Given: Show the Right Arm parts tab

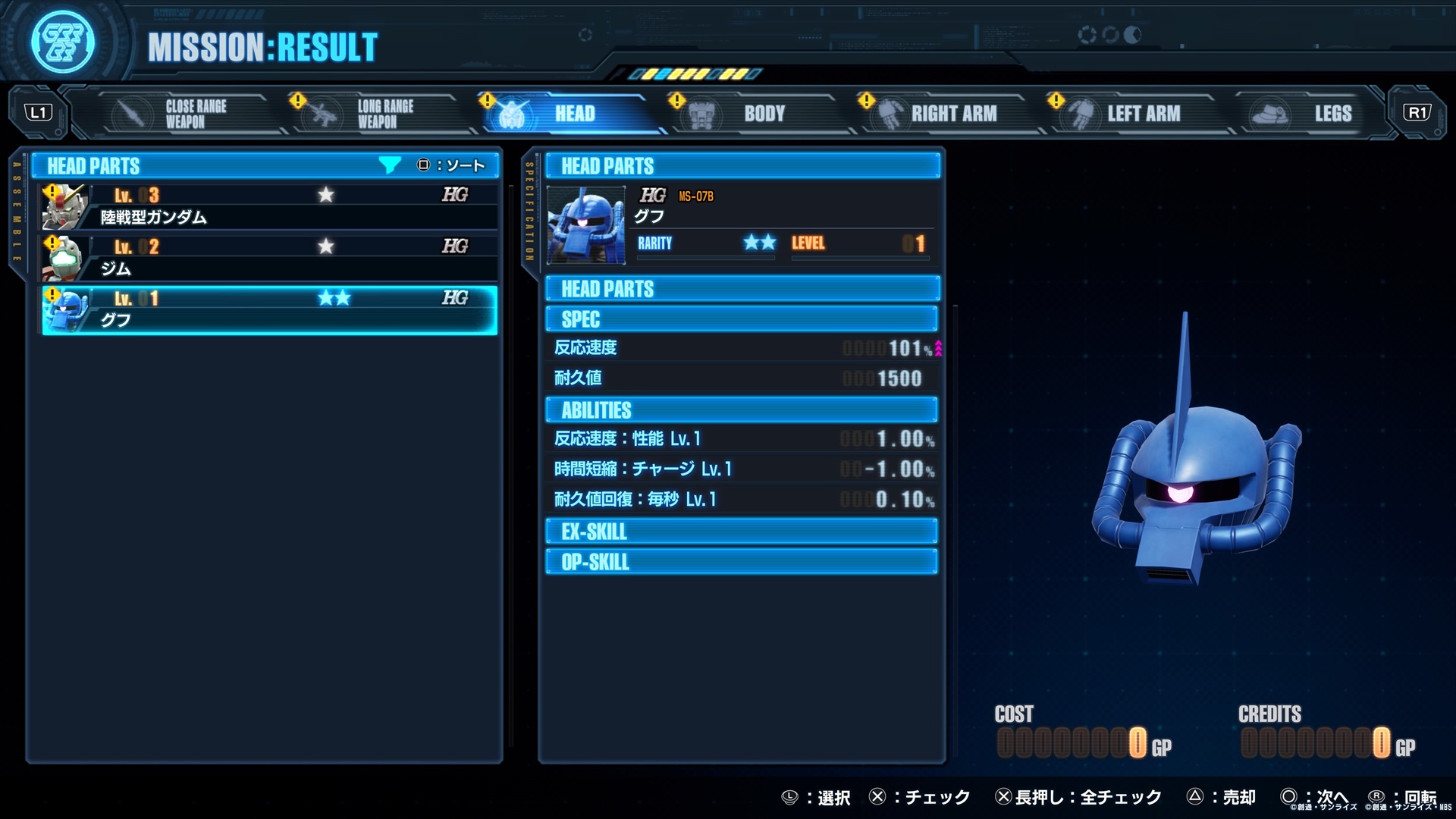Looking at the screenshot, I should click(944, 114).
